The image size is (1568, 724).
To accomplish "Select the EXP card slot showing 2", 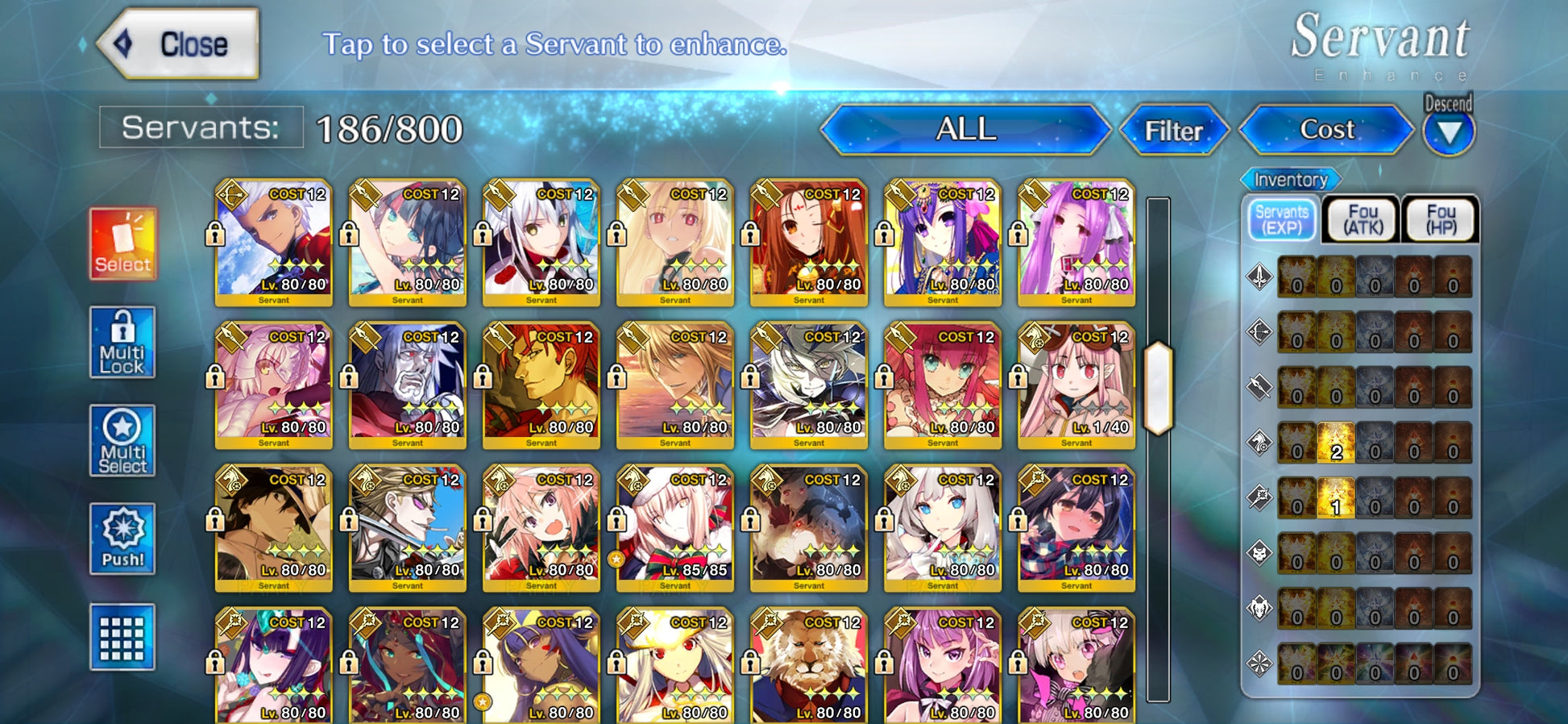I will coord(1336,443).
